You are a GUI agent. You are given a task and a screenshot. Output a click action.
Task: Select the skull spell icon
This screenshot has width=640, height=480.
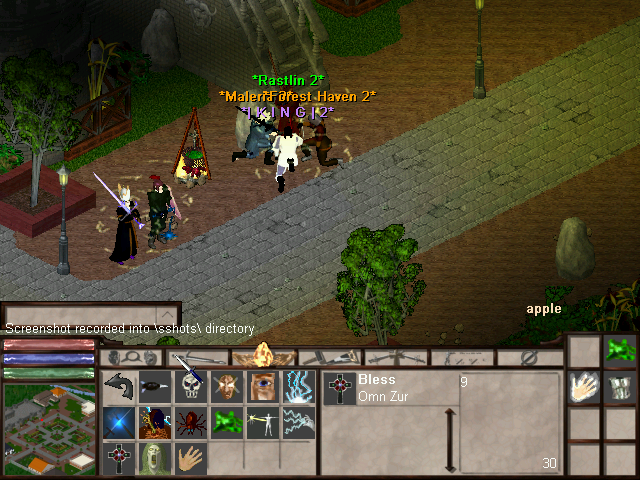(190, 387)
